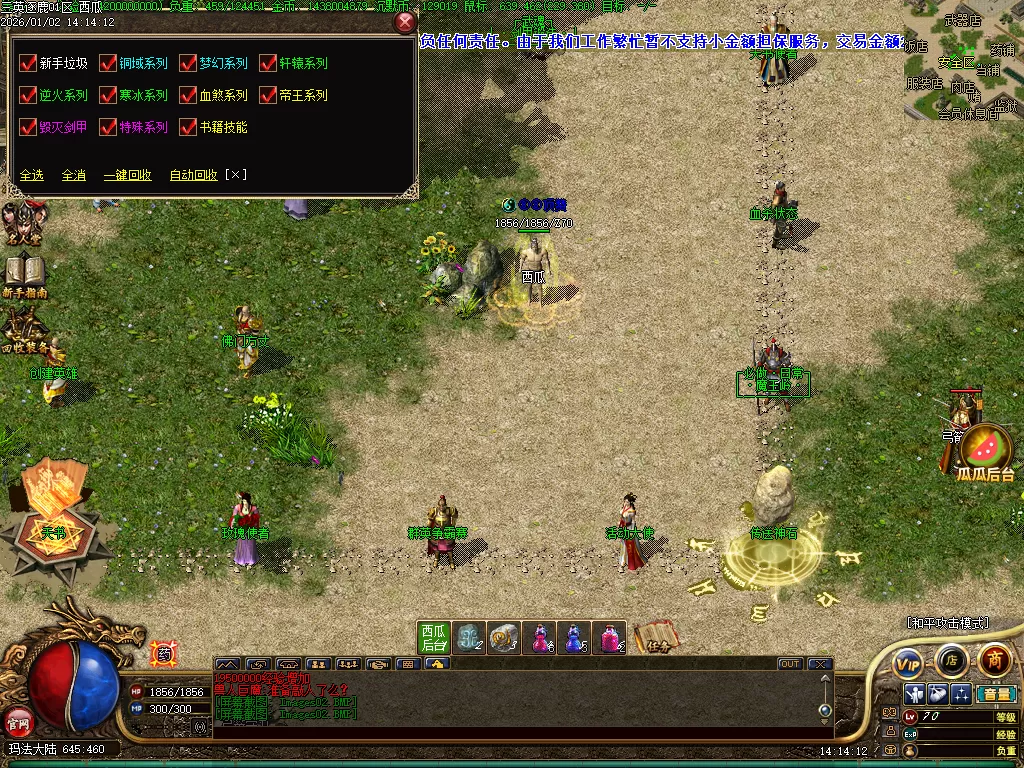
Task: Click the green 西瓜后台 hotbar button
Action: (433, 638)
